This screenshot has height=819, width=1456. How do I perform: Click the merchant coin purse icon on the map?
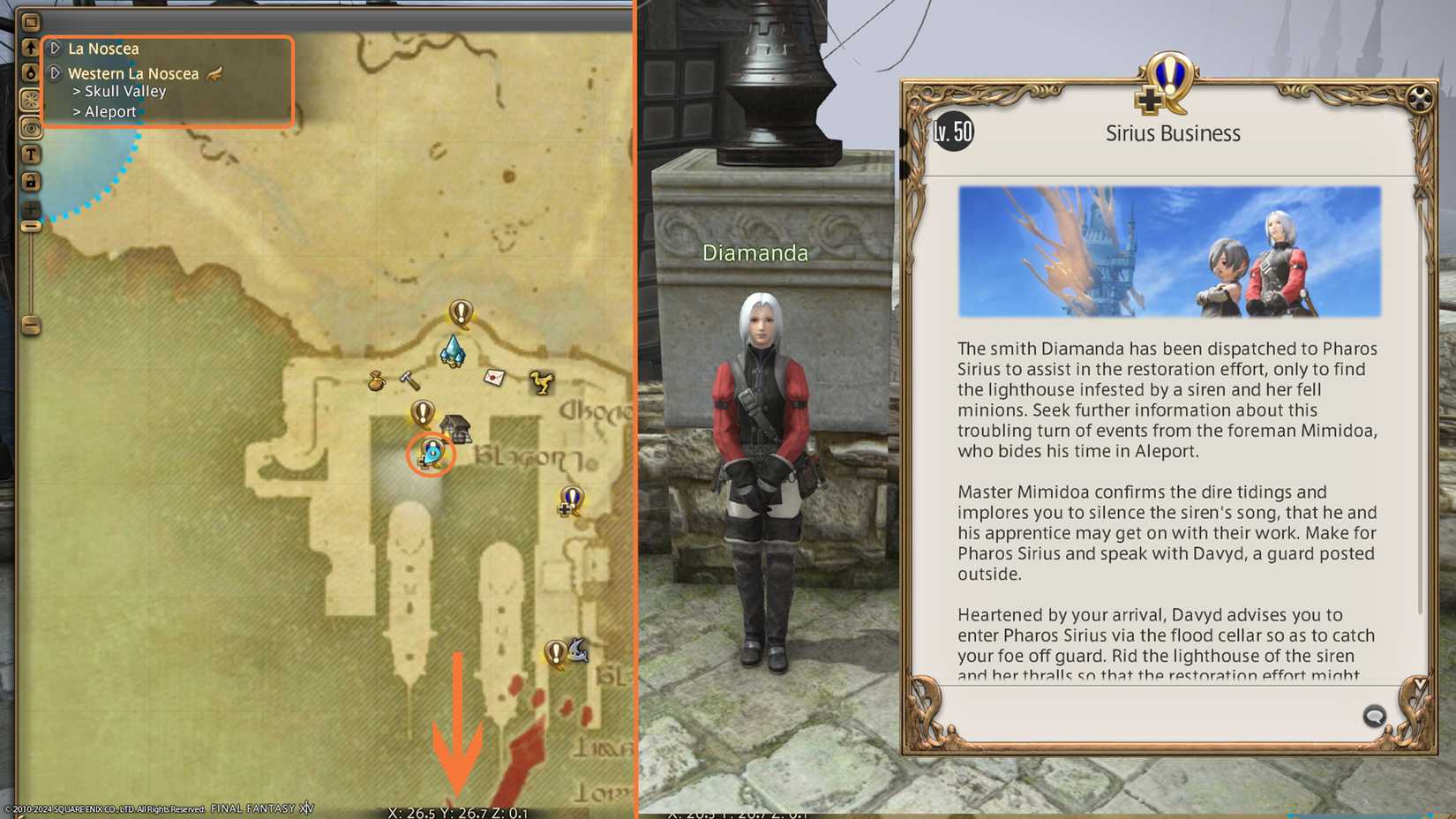[374, 379]
